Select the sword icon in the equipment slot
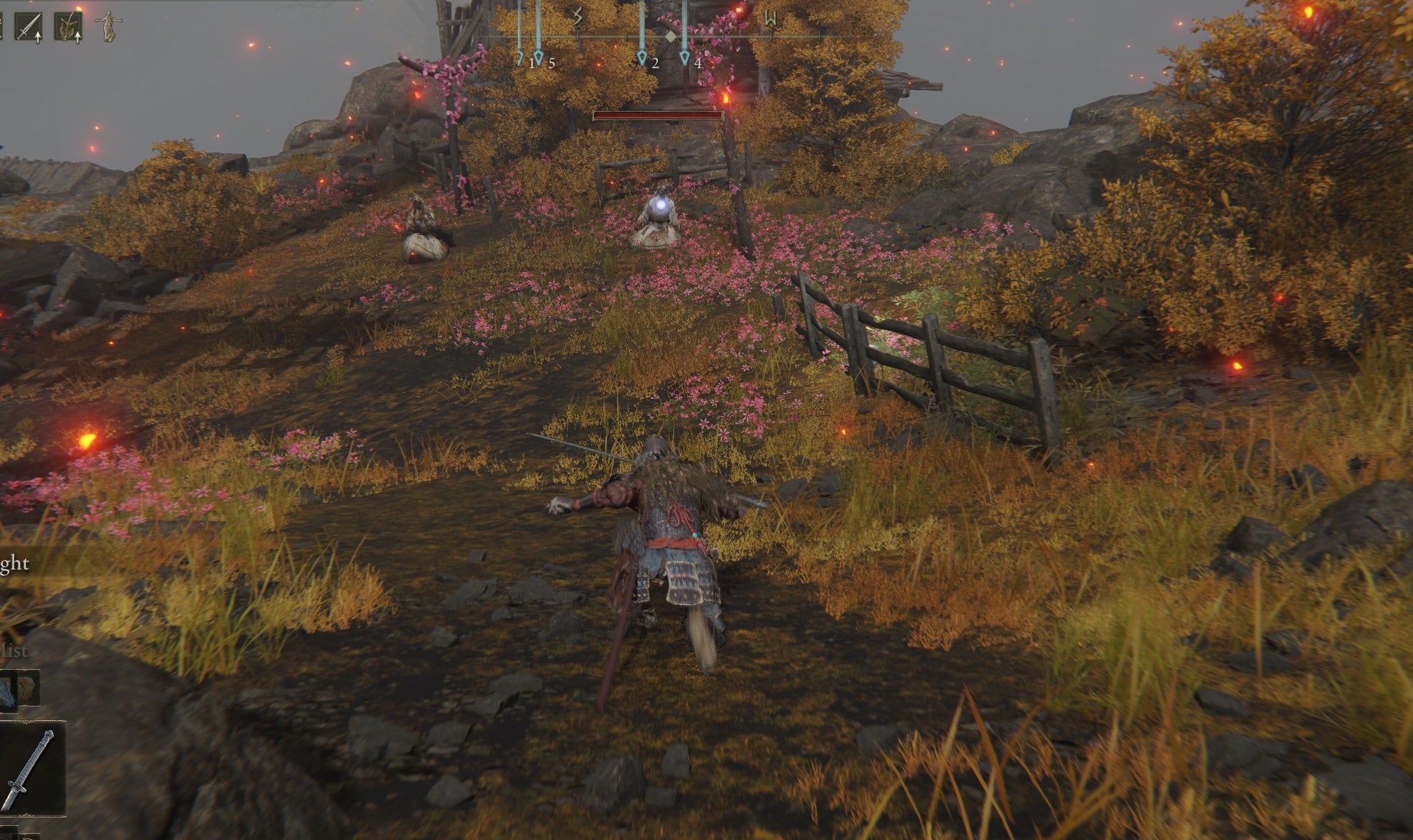1413x840 pixels. tap(27, 26)
